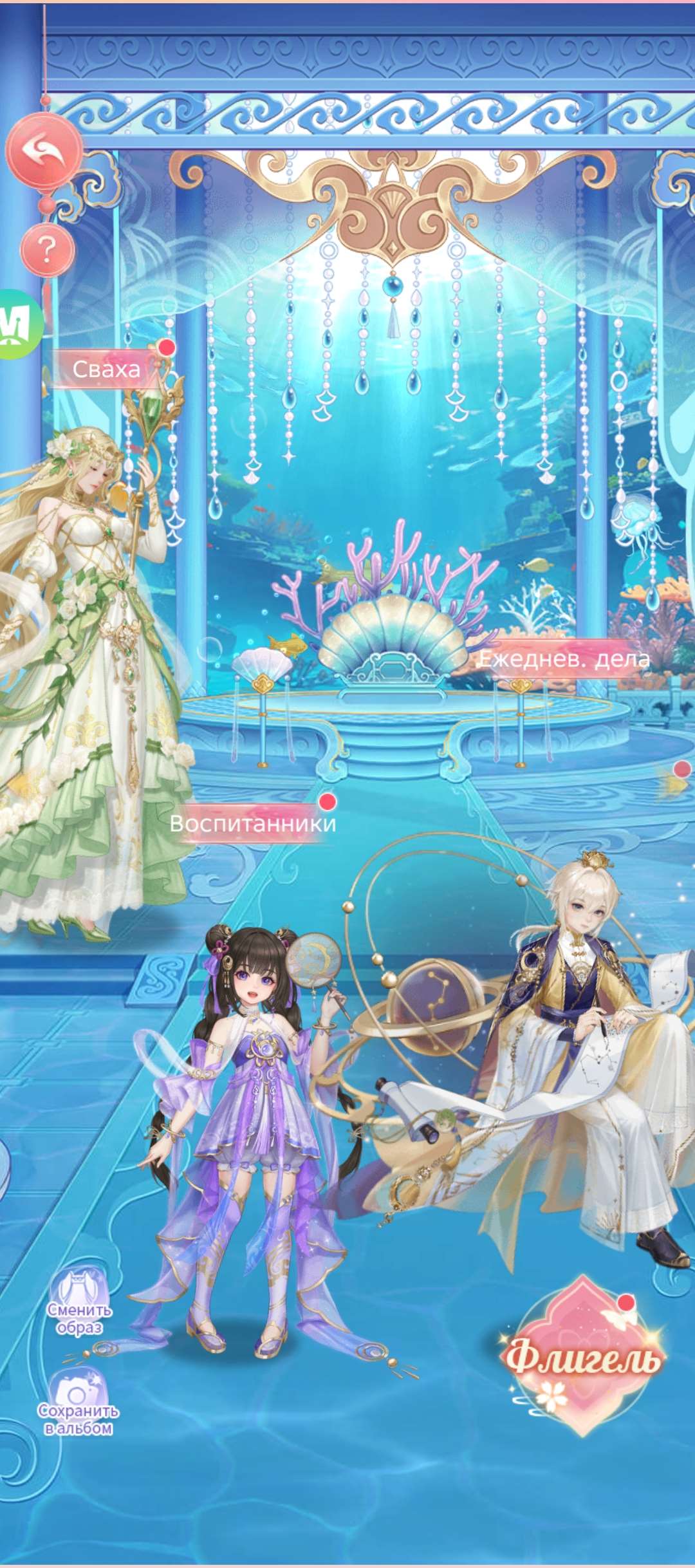This screenshot has width=695, height=1568.
Task: Open the help question mark button
Action: click(x=47, y=249)
